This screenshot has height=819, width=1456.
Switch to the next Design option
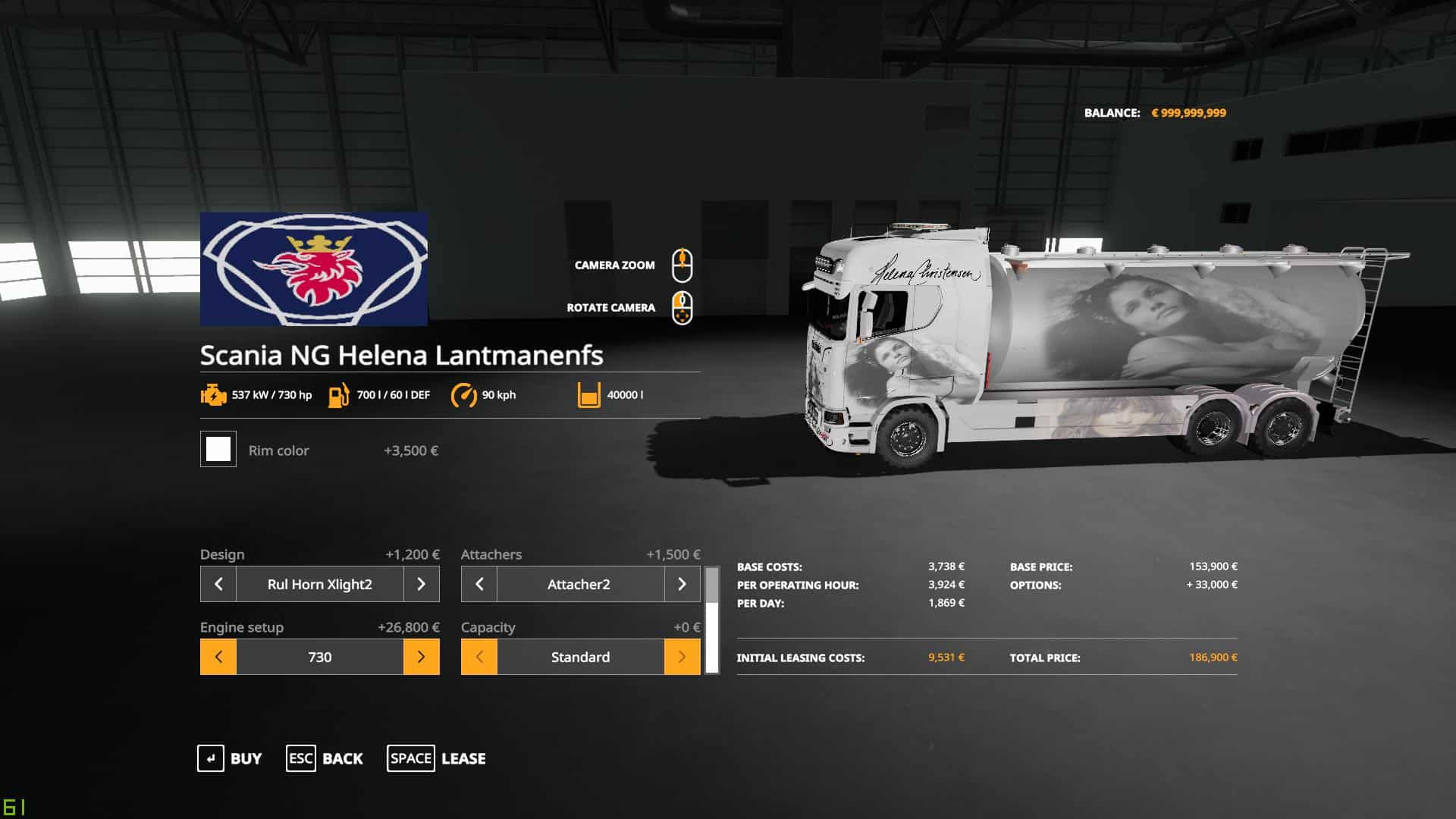[x=421, y=584]
